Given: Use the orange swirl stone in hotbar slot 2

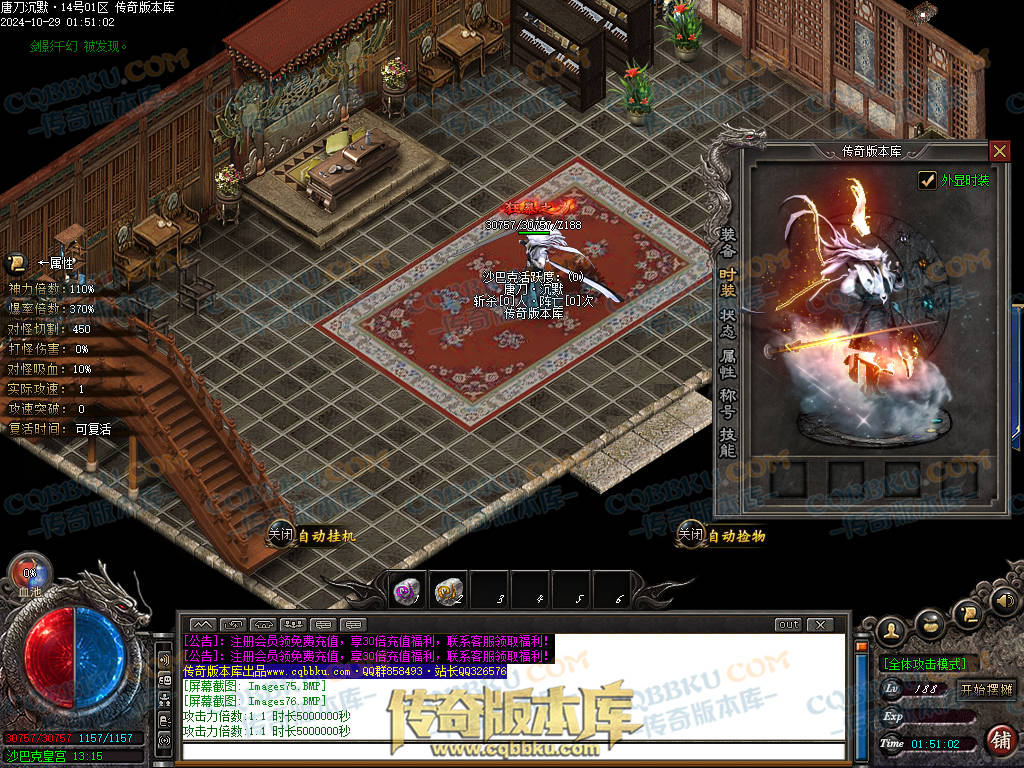Looking at the screenshot, I should (448, 591).
